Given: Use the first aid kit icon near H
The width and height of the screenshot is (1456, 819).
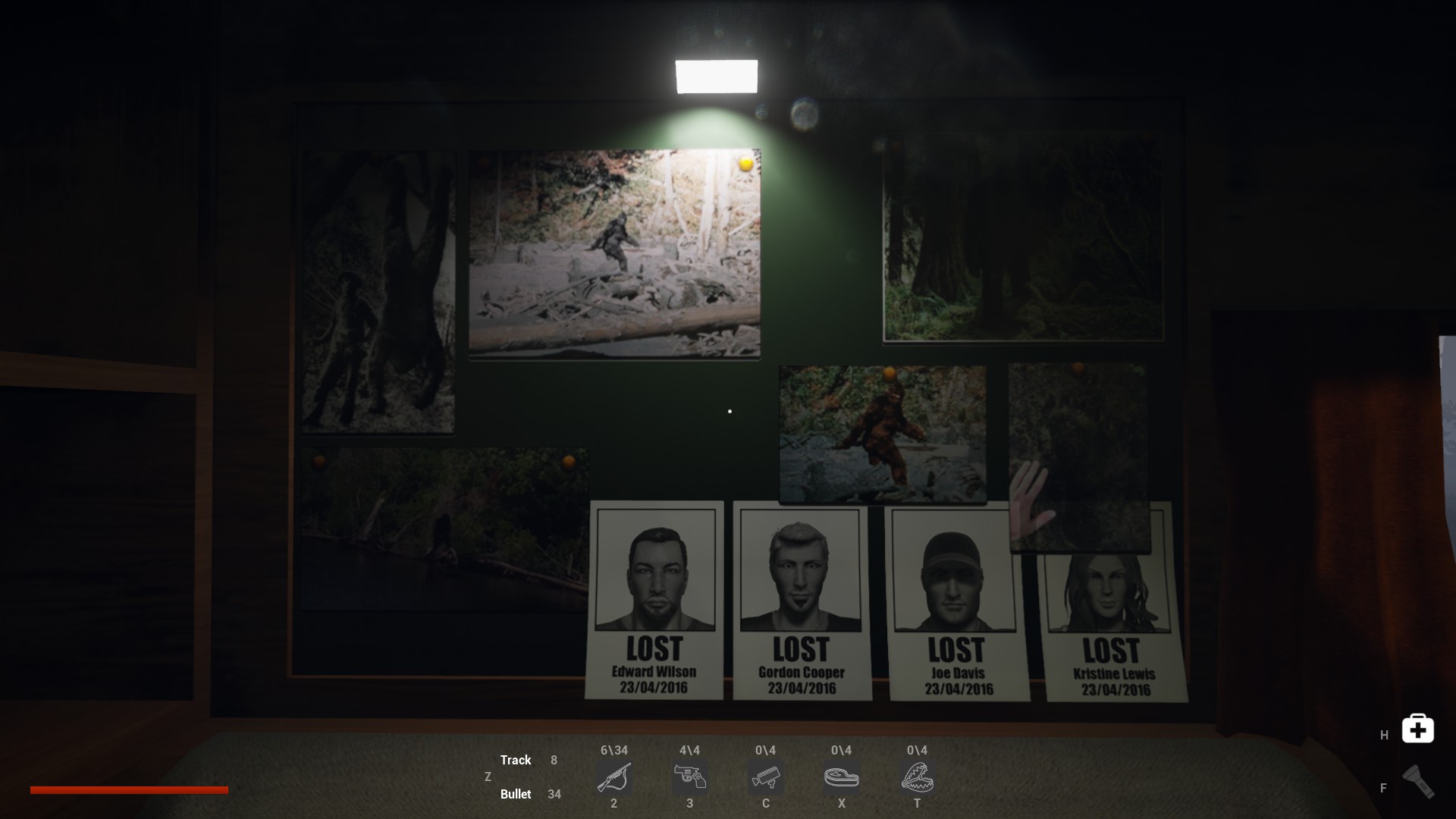Looking at the screenshot, I should [1419, 728].
